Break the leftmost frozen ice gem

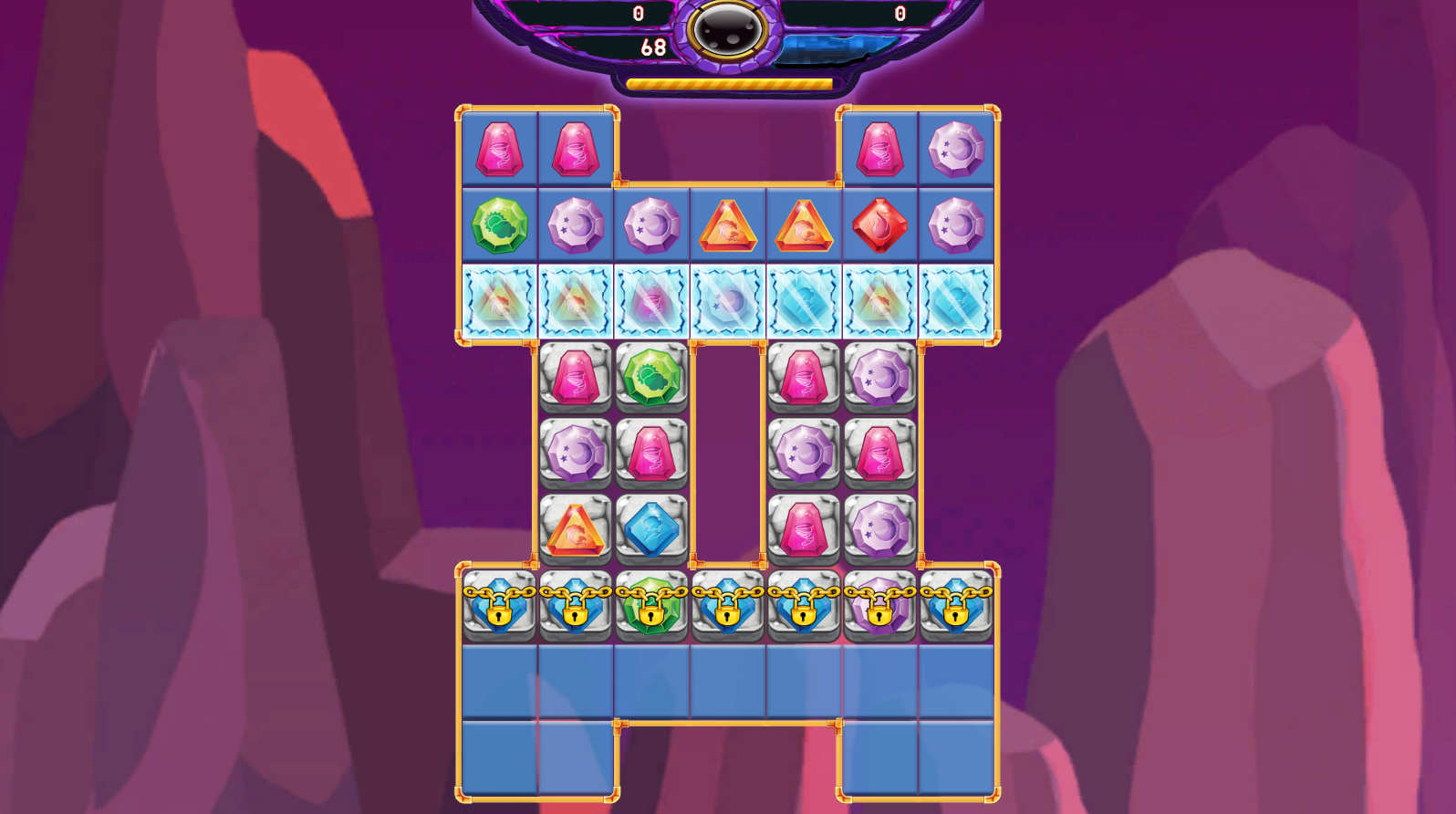499,302
